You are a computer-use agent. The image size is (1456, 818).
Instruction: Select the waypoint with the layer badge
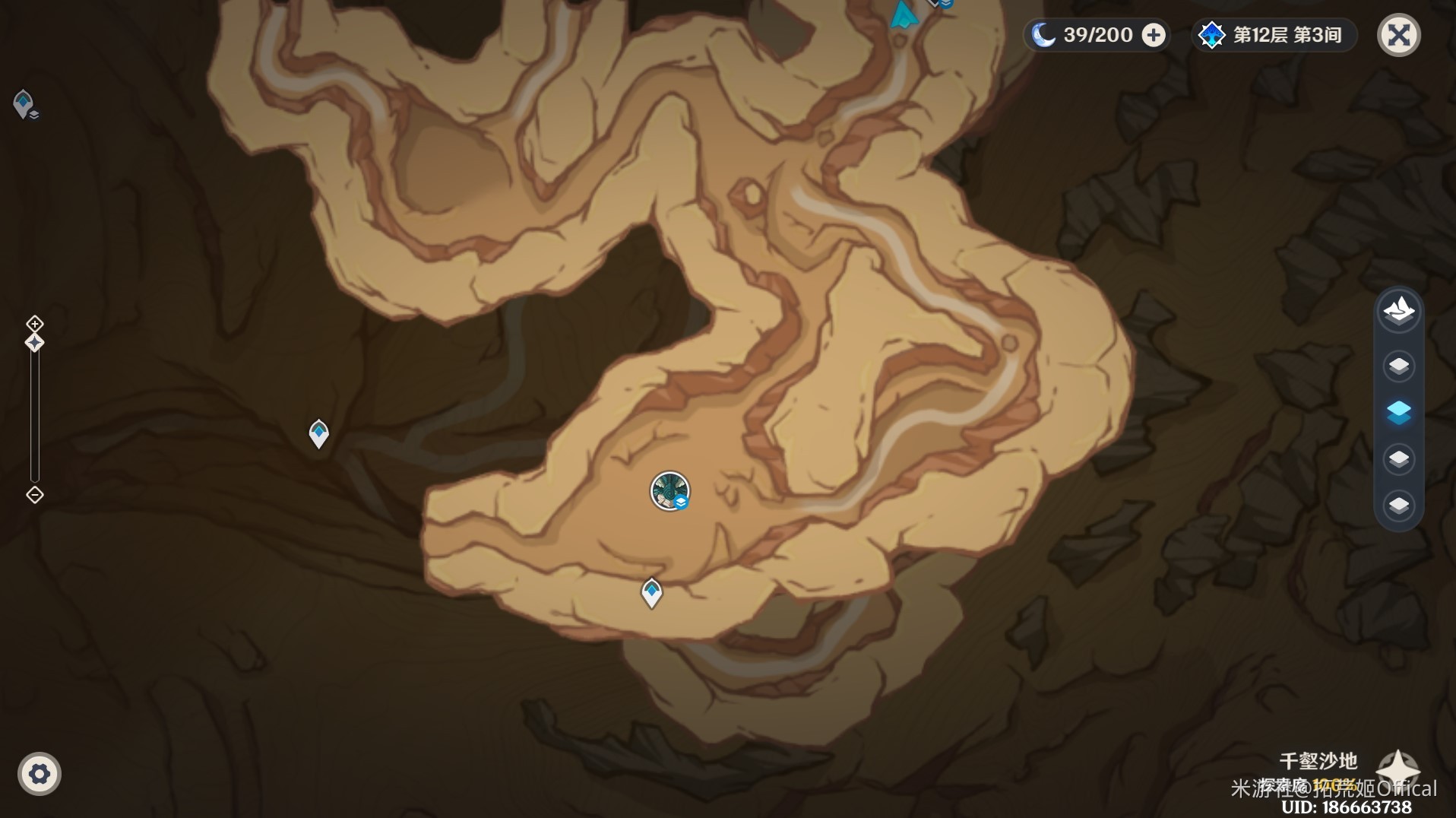point(24,104)
